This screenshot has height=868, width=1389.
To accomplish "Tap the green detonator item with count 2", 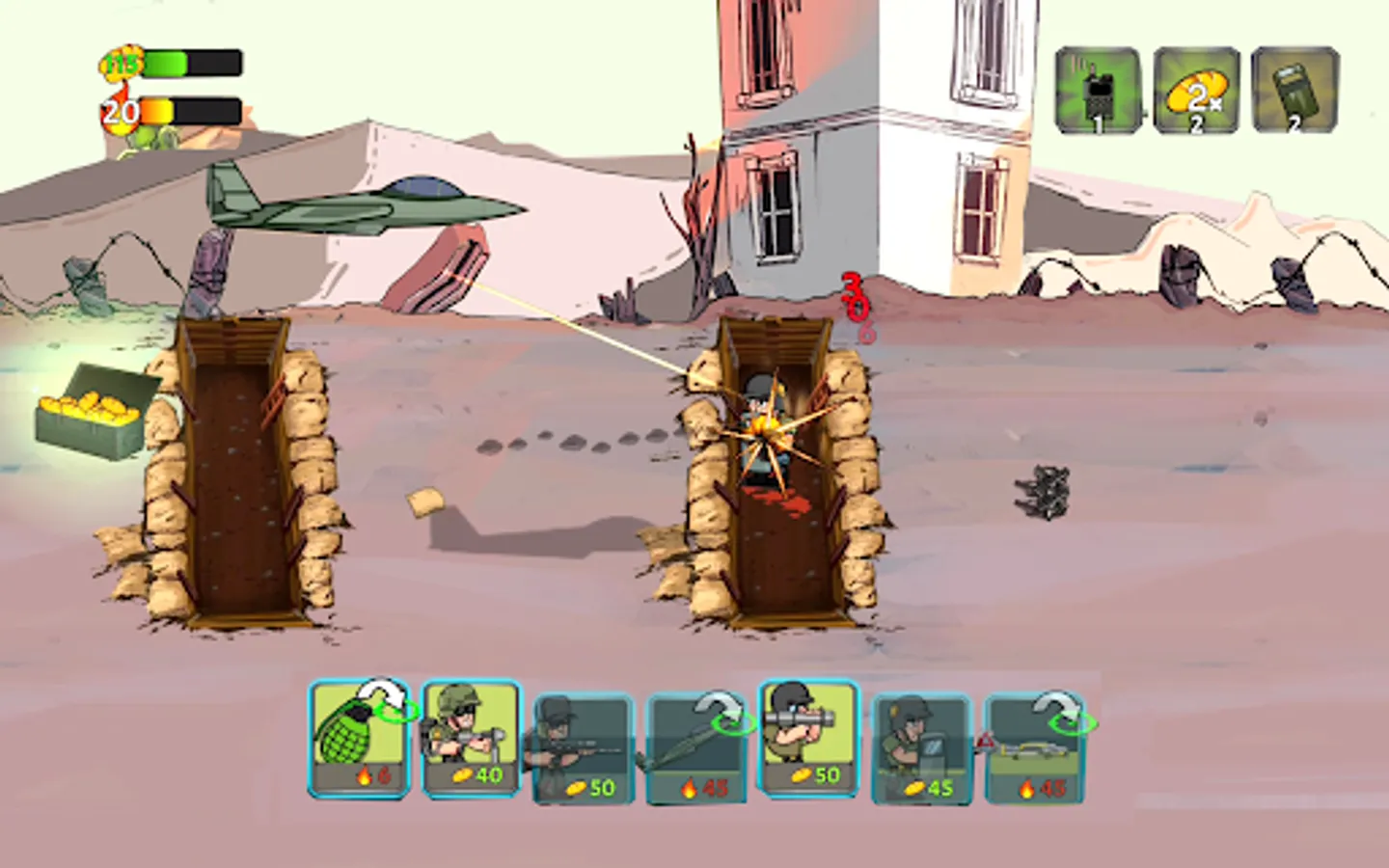I will [1293, 87].
